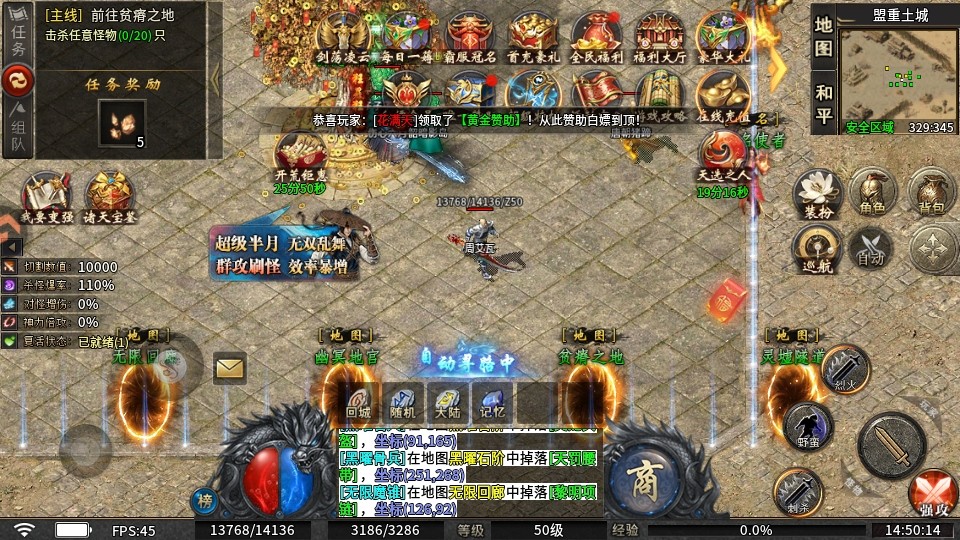Toggle the 和平 attack mode button
This screenshot has height=540, width=960.
[823, 102]
